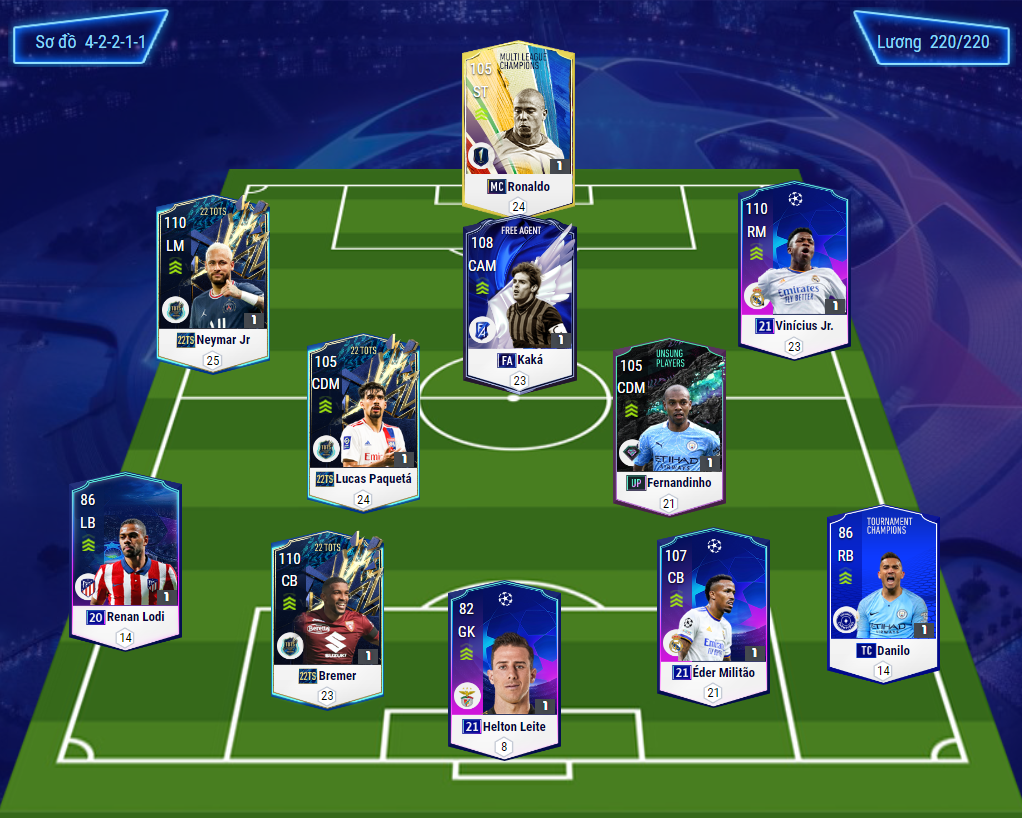This screenshot has width=1022, height=818.
Task: Pick the Lucas Paquetá CDM card
Action: [x=364, y=420]
